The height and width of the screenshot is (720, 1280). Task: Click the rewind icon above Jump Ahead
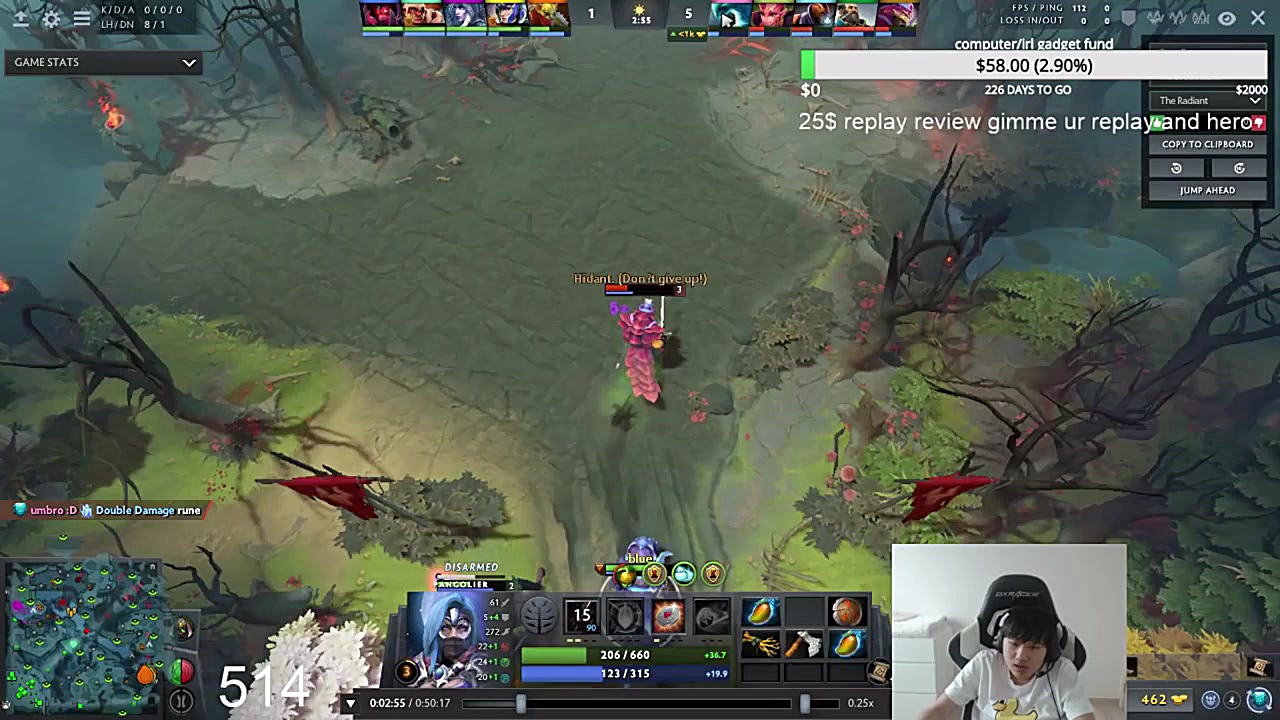click(x=1176, y=168)
